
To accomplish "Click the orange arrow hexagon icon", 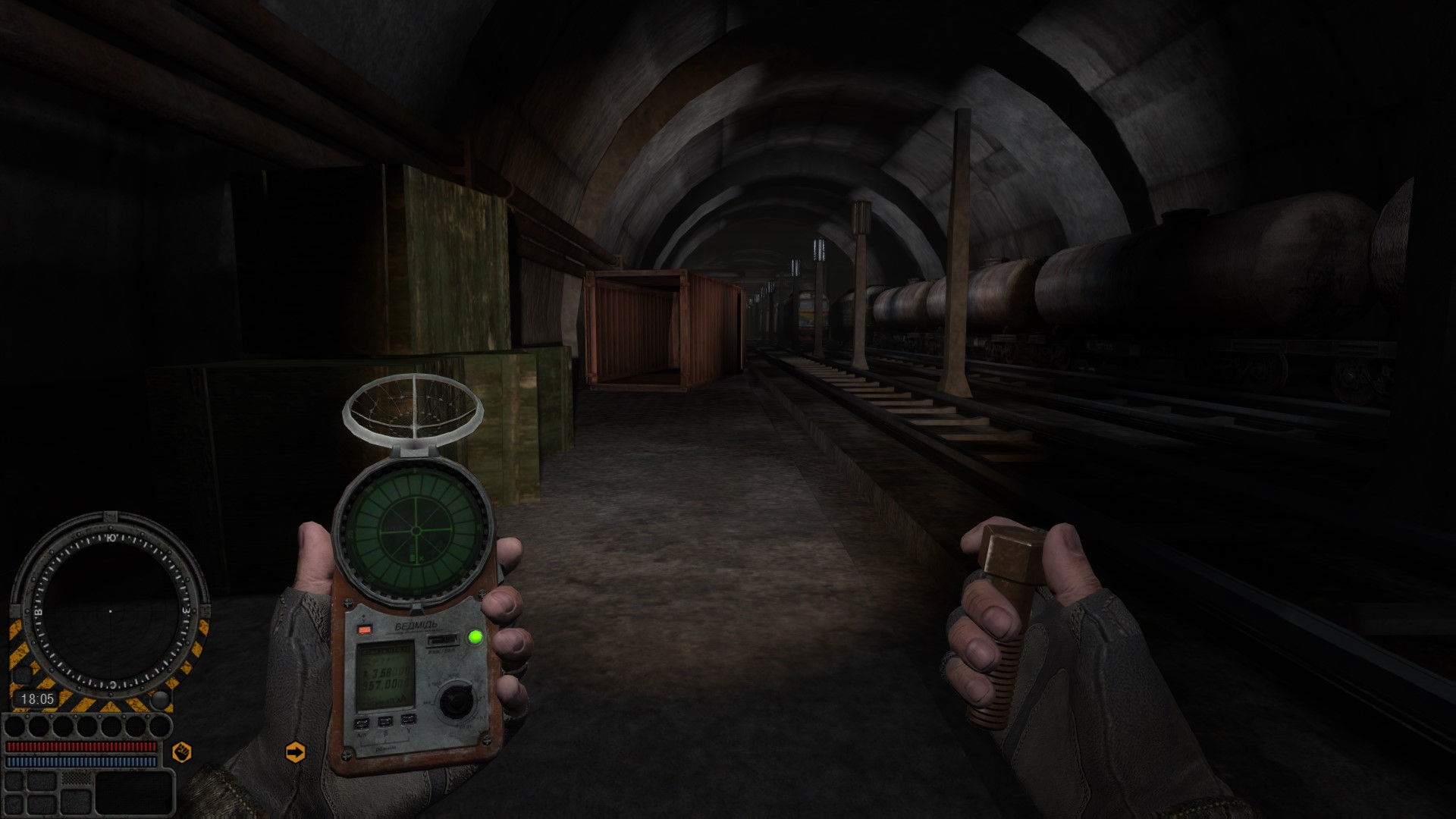I will click(x=295, y=752).
